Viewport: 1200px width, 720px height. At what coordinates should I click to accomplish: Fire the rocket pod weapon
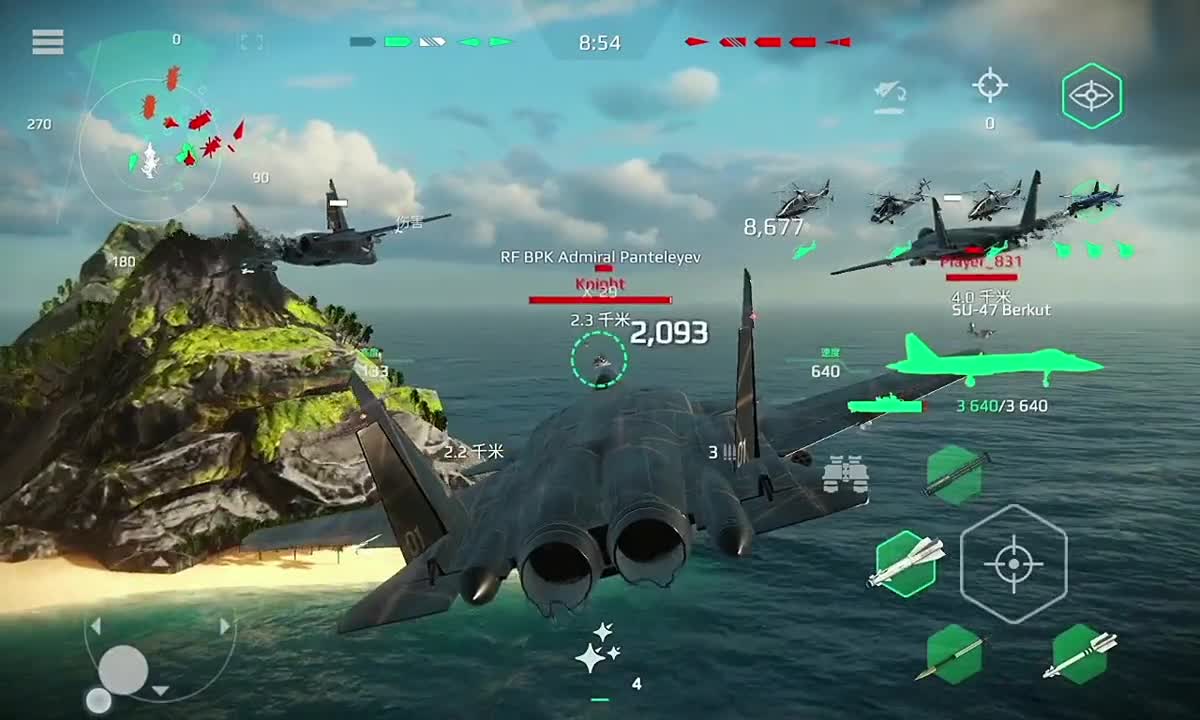(x=954, y=474)
